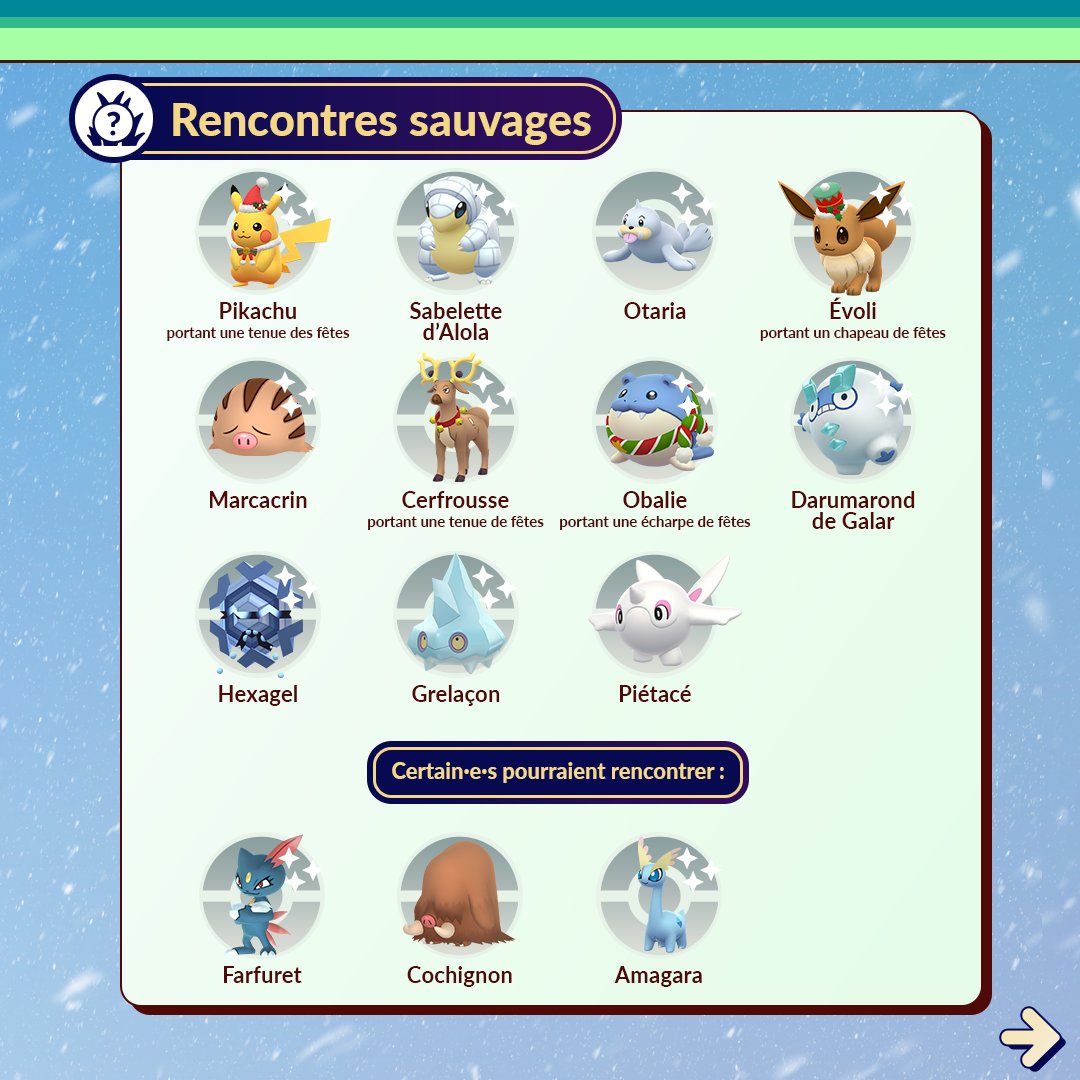Select the Hexagel encounter tile
This screenshot has width=1080, height=1080.
[x=258, y=615]
